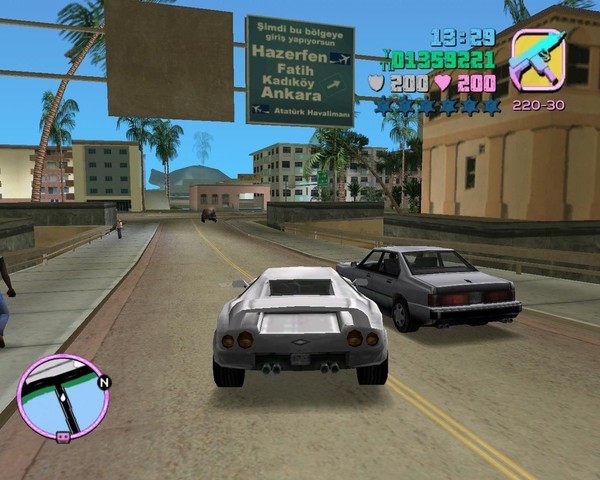The height and width of the screenshot is (480, 600).
Task: Open the circular radar minimap
Action: point(62,397)
